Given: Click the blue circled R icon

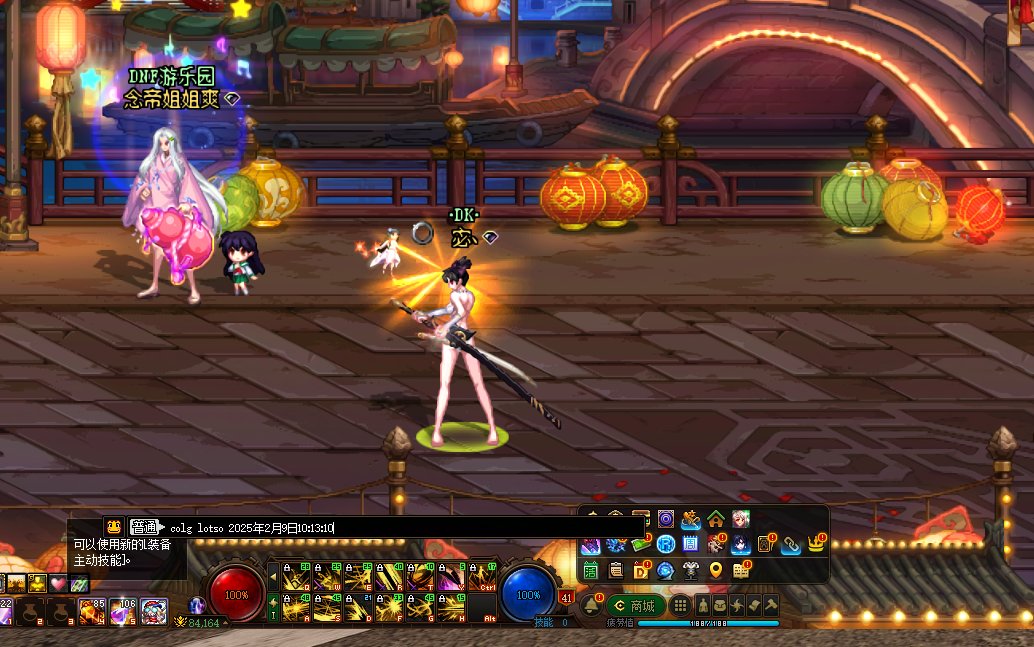Looking at the screenshot, I should pos(665,544).
